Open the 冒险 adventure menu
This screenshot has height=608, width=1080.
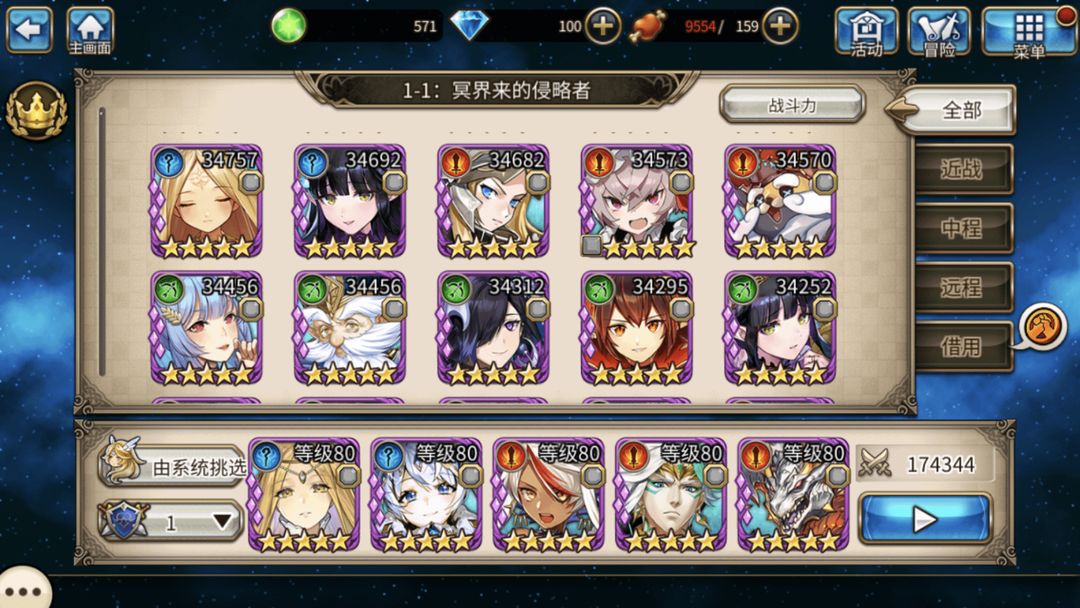tap(938, 31)
